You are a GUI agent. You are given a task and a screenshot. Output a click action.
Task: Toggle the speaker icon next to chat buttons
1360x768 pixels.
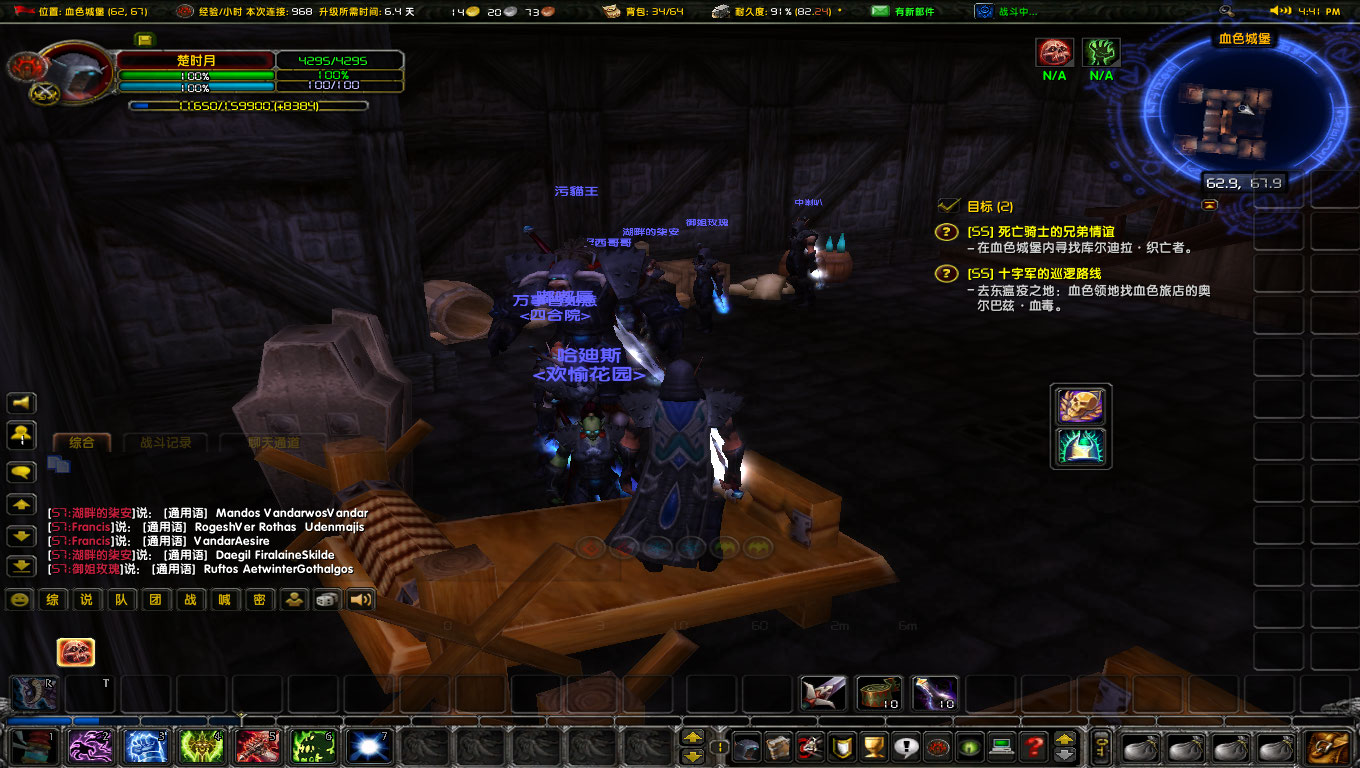pos(360,599)
